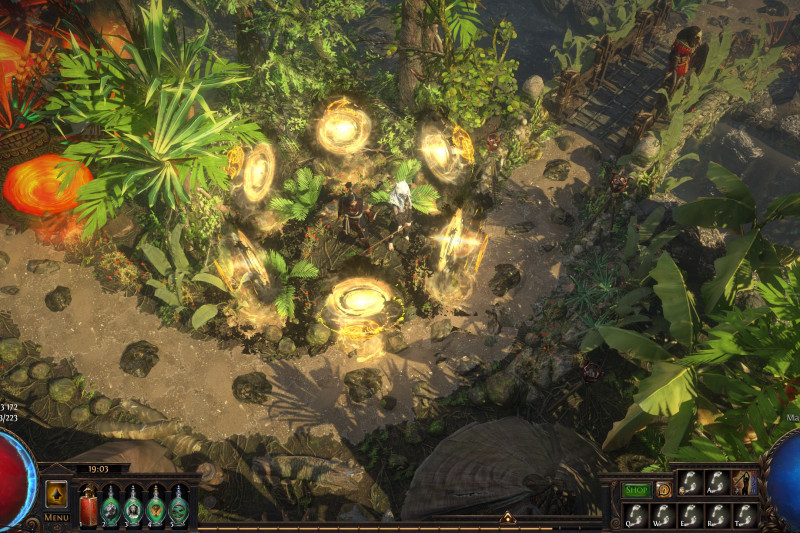The width and height of the screenshot is (800, 533).
Task: Select the red-robed attack skill slot
Action: pyautogui.click(x=745, y=483)
